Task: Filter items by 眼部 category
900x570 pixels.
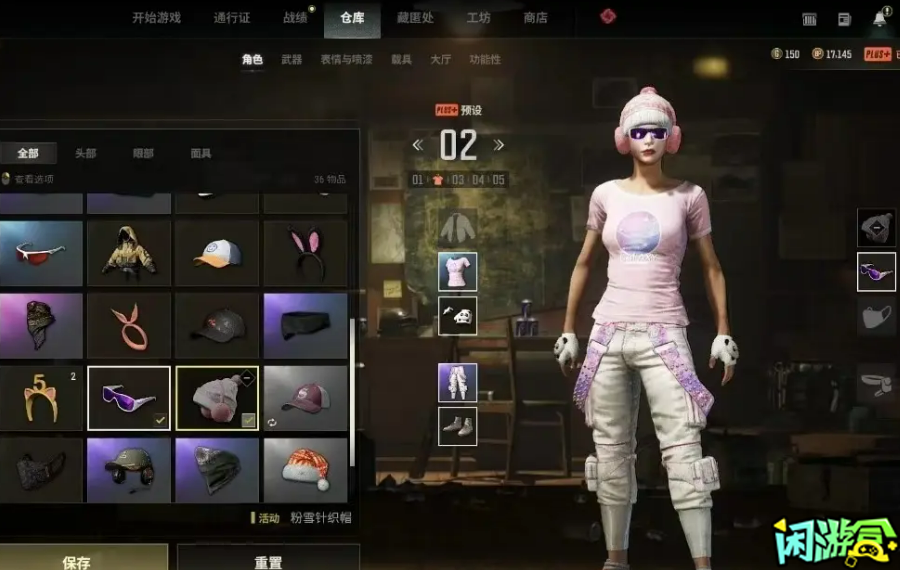Action: click(143, 153)
